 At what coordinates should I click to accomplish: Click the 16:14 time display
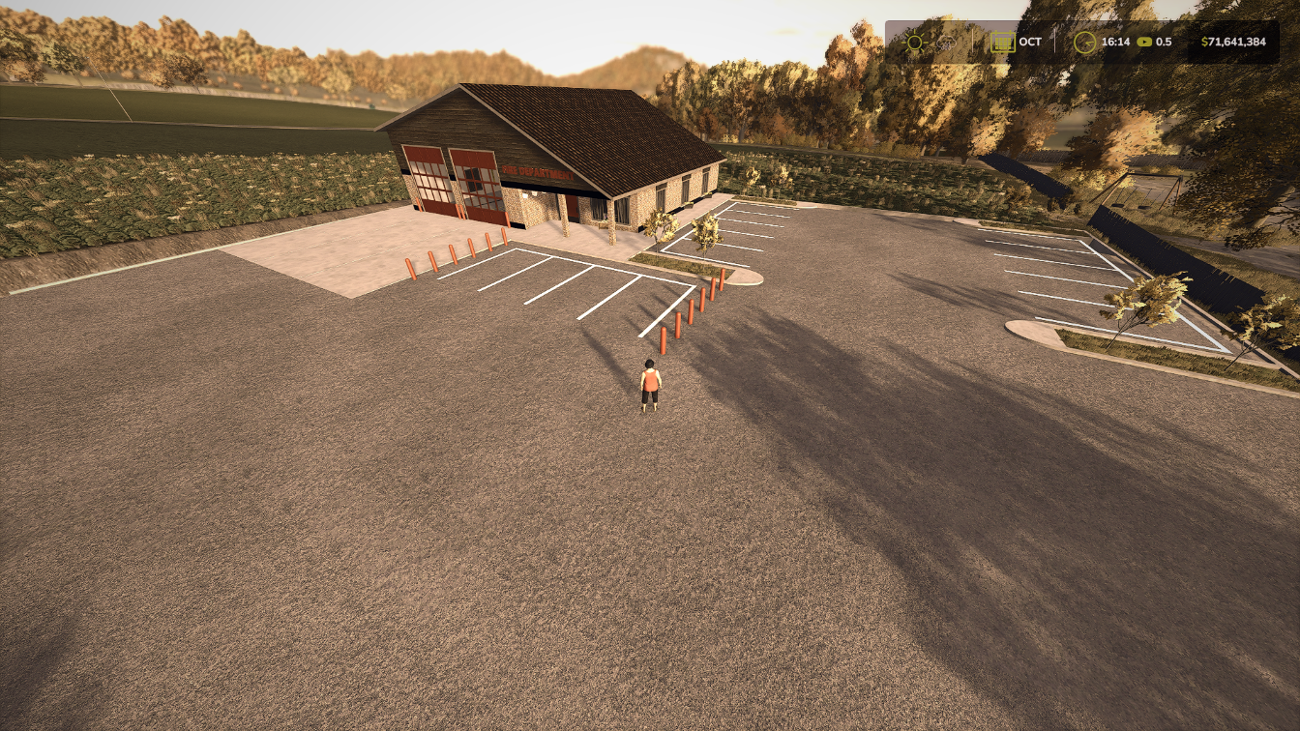coord(1115,42)
